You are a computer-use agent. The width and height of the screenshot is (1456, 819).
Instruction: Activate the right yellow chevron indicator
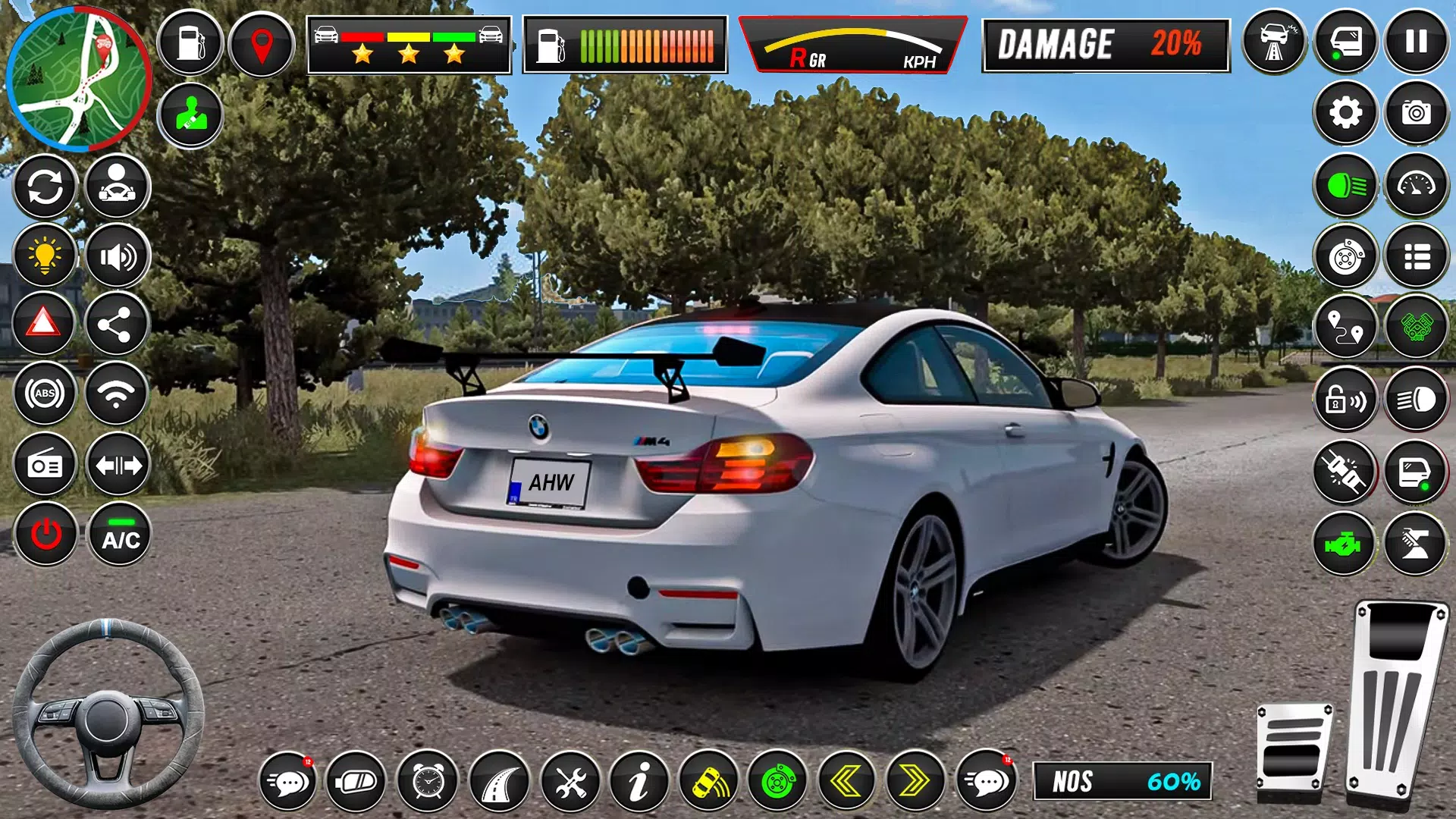coord(915,781)
